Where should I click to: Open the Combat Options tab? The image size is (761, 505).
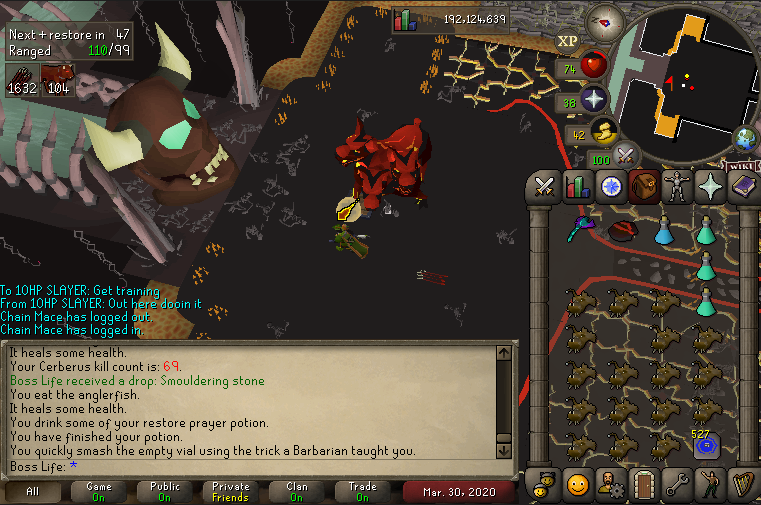click(544, 186)
